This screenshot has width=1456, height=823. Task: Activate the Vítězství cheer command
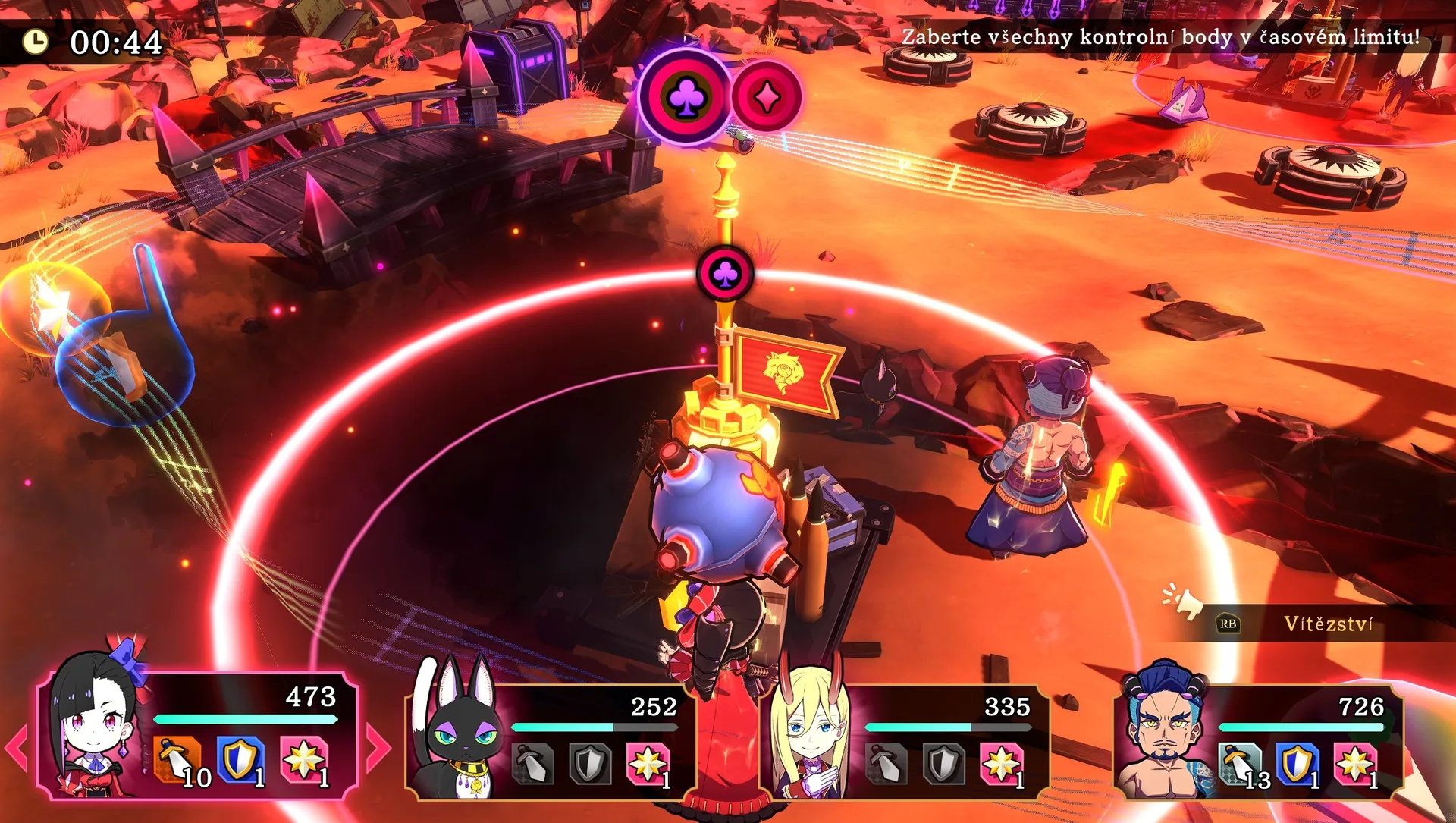coord(1327,624)
